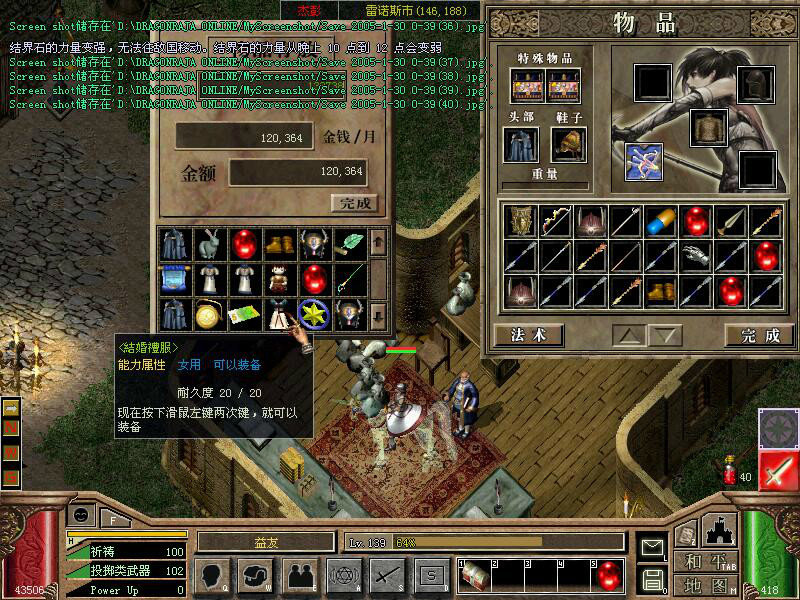Viewport: 800px width, 600px height.
Task: Choose the yellow star ring item
Action: [312, 313]
